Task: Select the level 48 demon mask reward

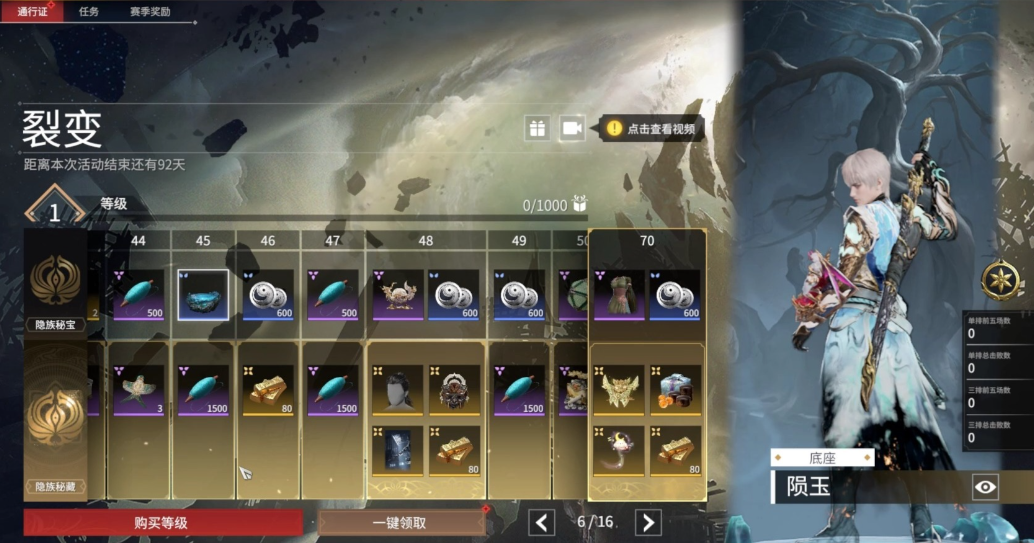Action: click(x=455, y=390)
